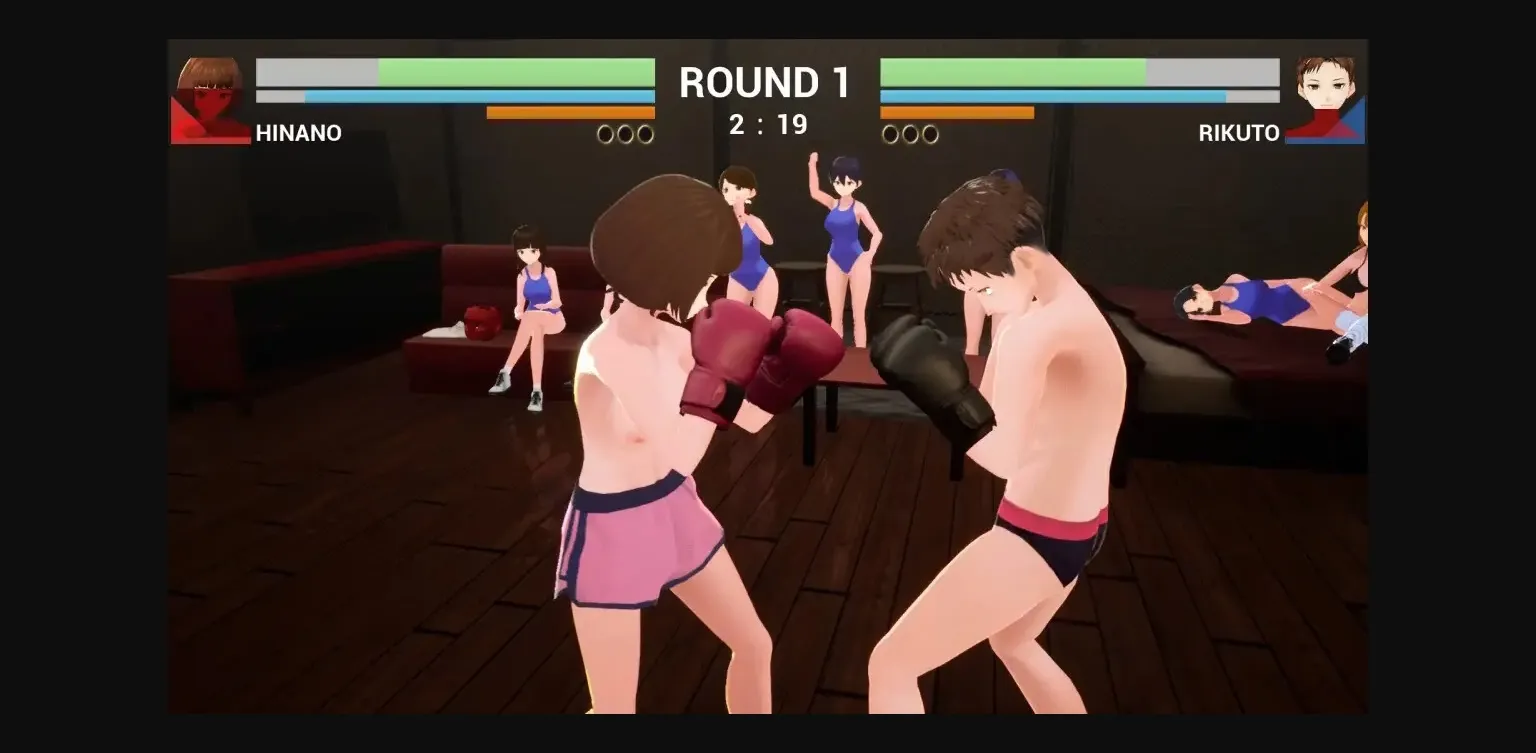
Task: Click RIKUTO's blue stamina bar
Action: pyautogui.click(x=1050, y=94)
